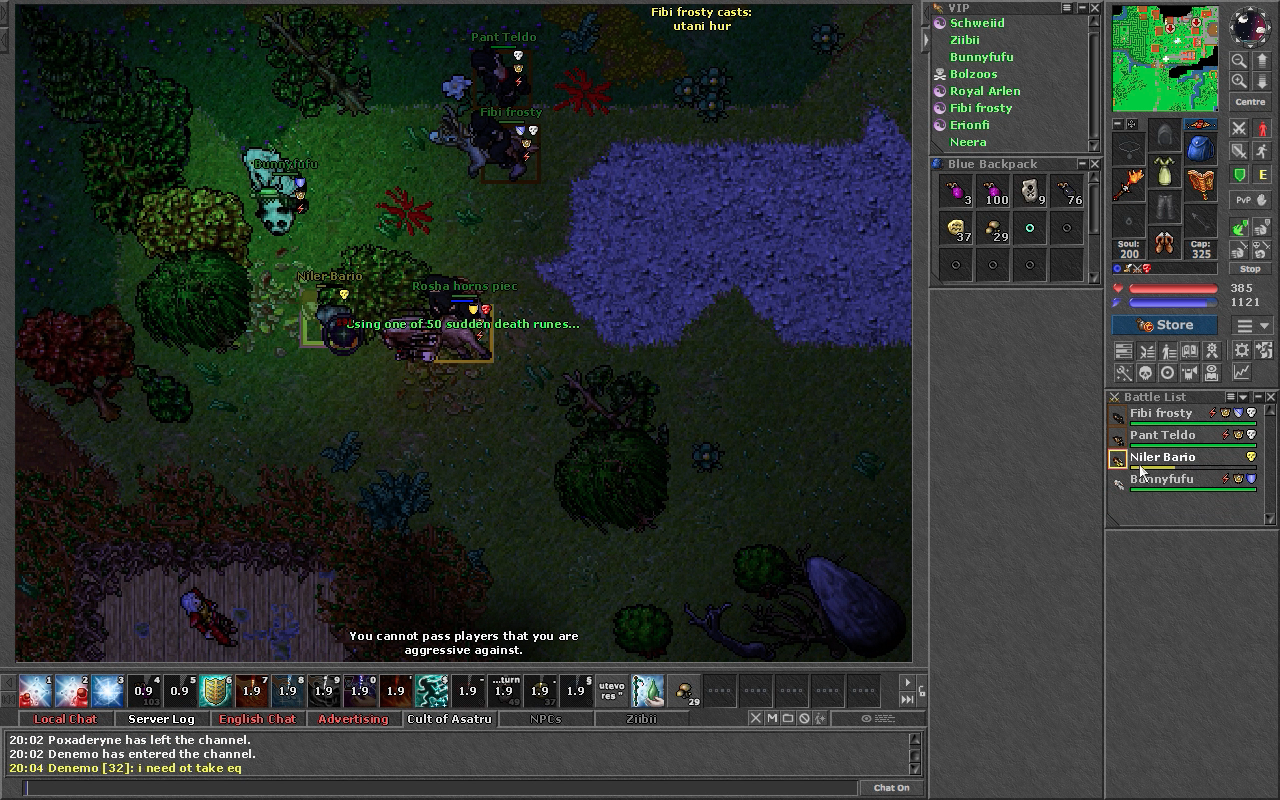Toggle the Chat On button
Image resolution: width=1280 pixels, height=800 pixels.
[891, 788]
